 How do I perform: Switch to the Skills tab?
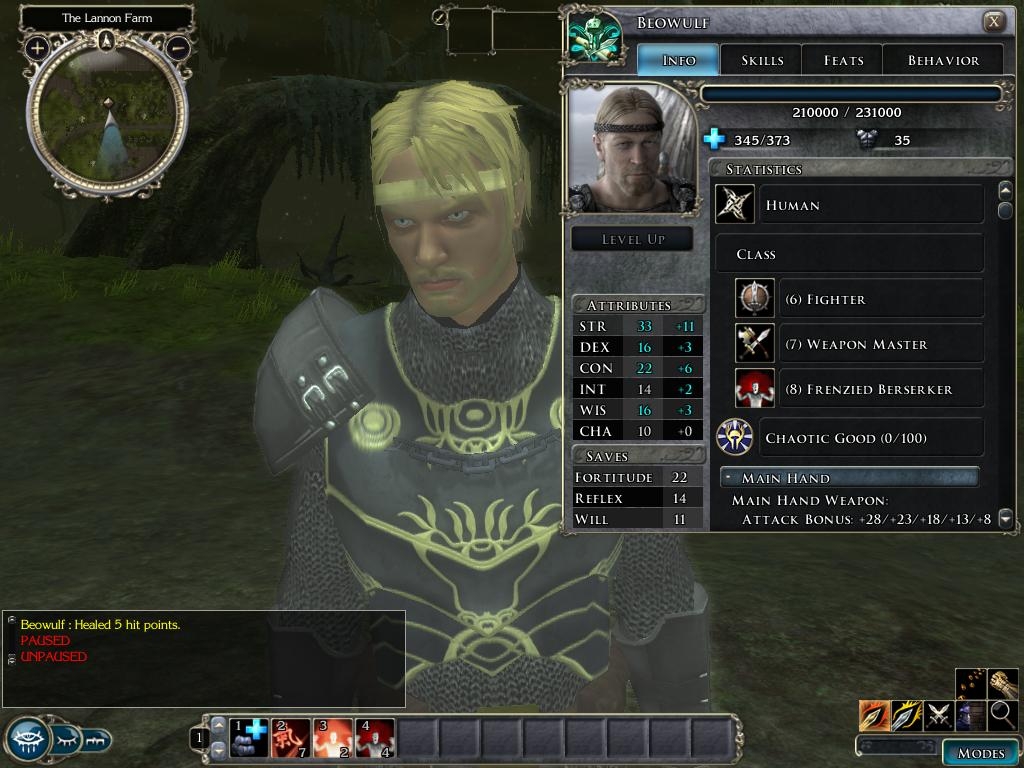coord(762,60)
